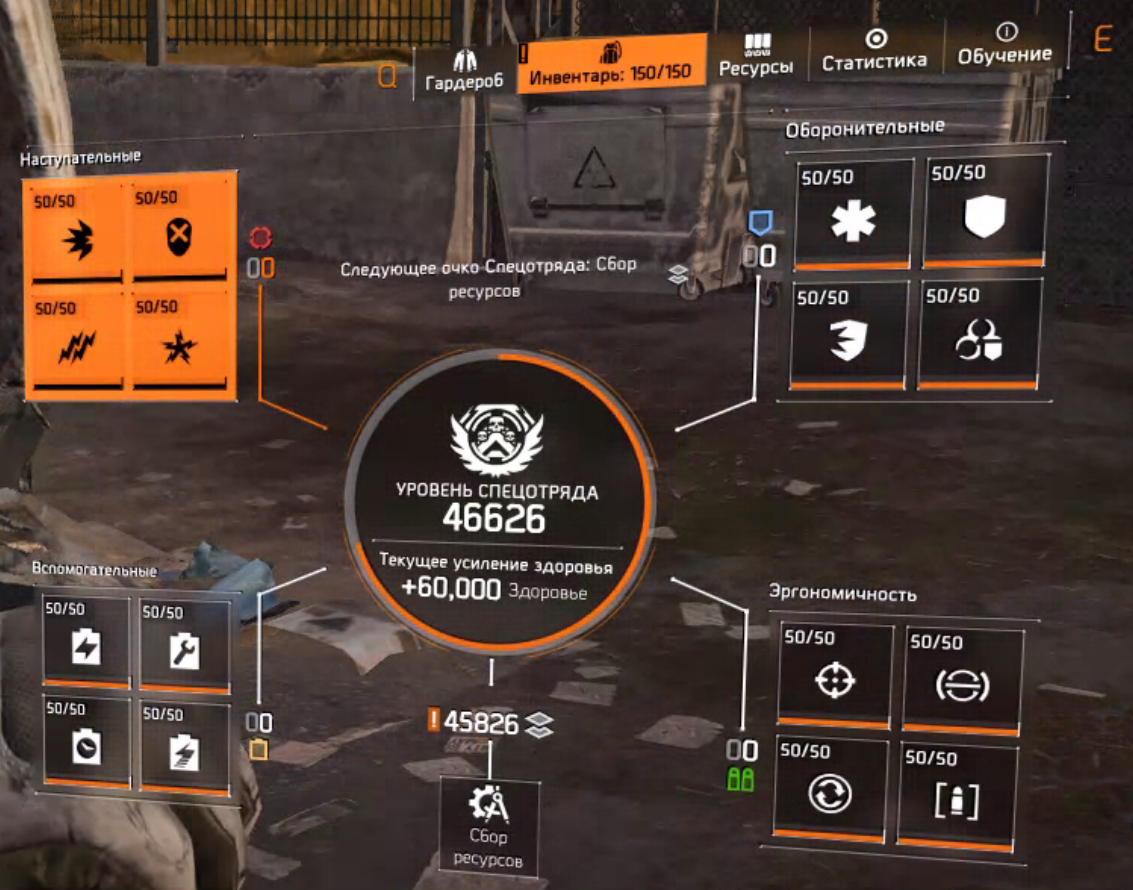Select the Обучение tab
1133x890 pixels.
(1004, 46)
